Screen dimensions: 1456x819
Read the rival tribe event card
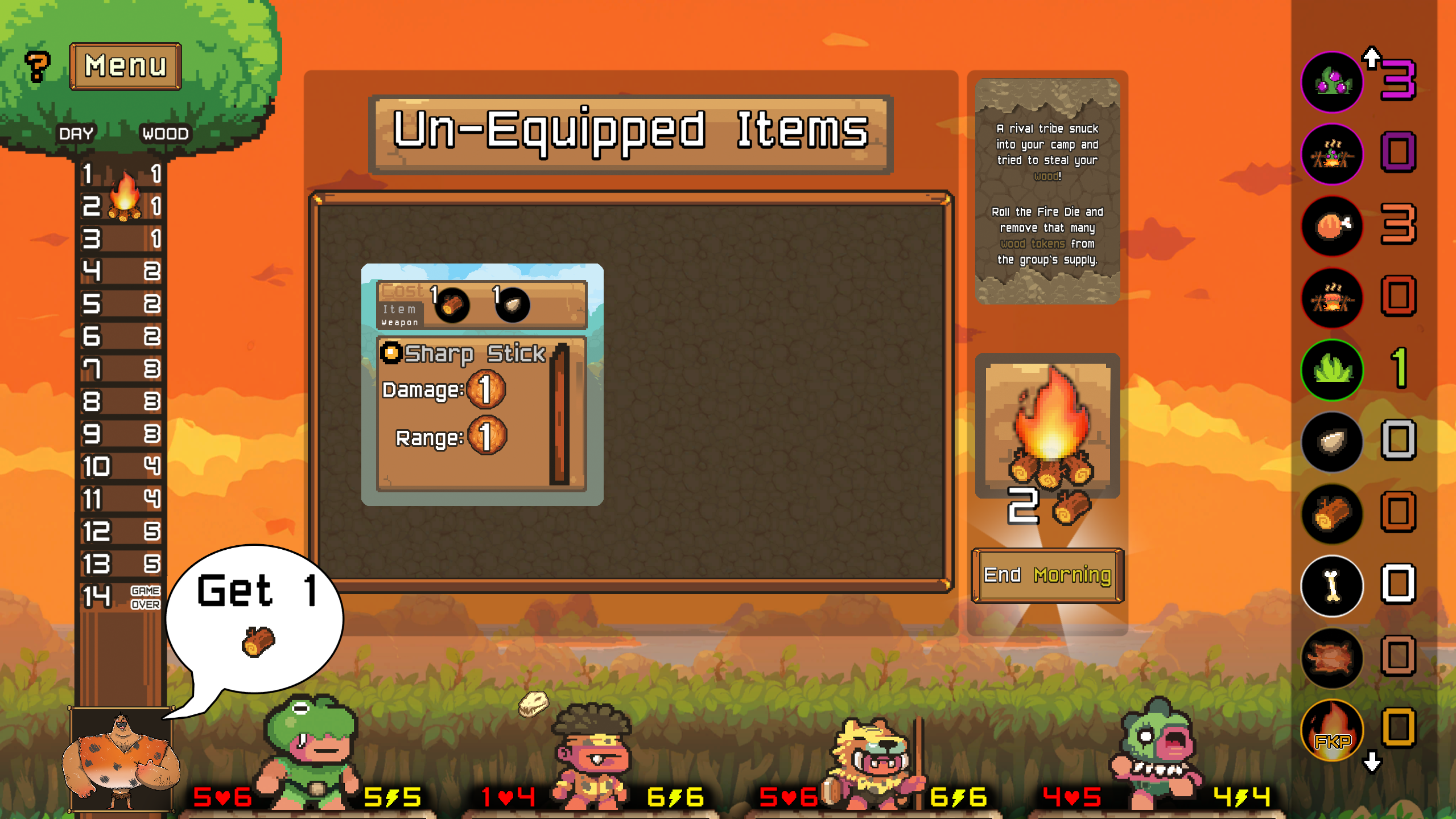click(x=1047, y=191)
